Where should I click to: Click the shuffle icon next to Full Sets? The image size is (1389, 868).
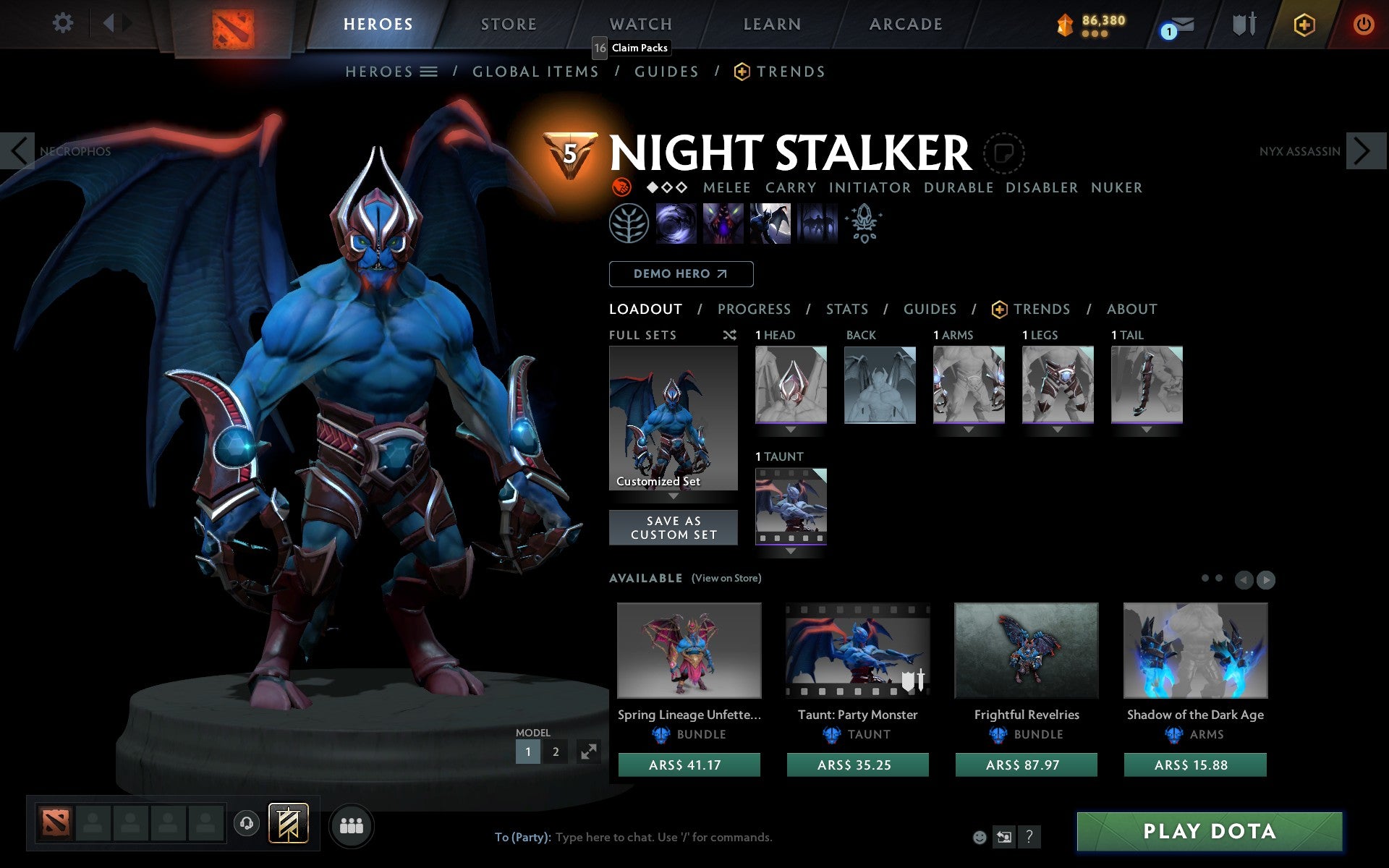729,335
